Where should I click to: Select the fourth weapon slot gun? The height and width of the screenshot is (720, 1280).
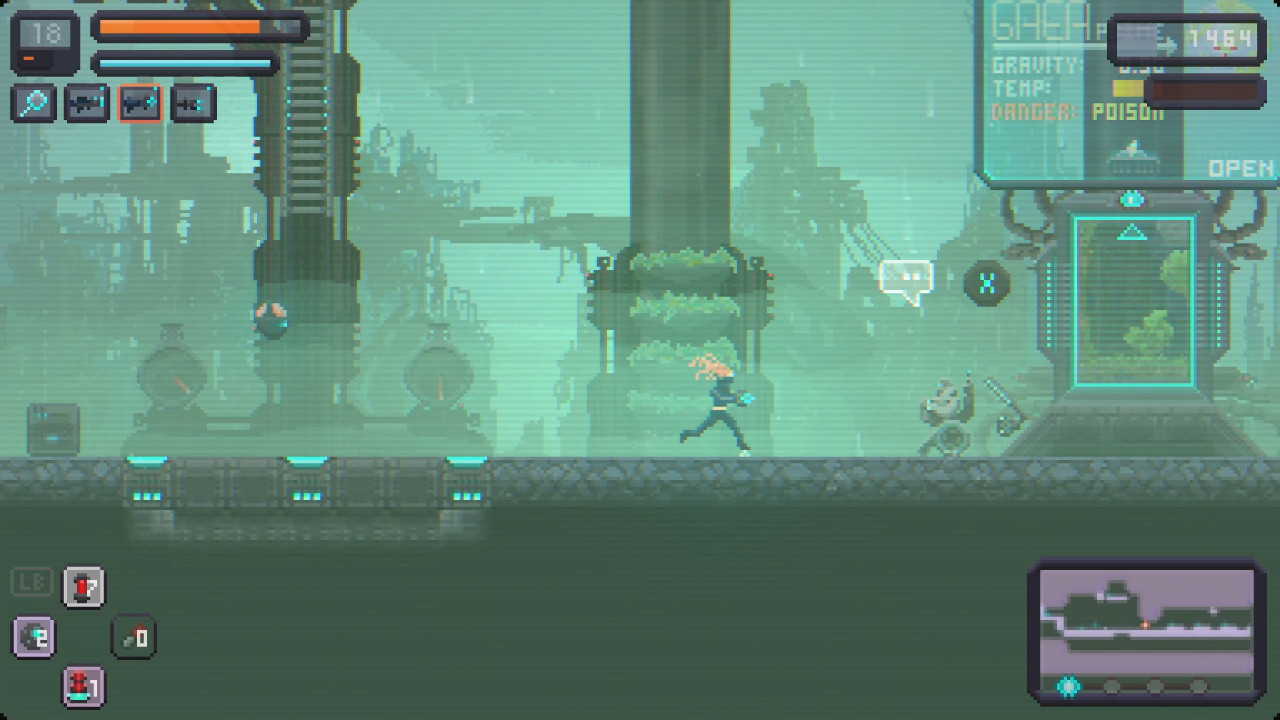[193, 102]
